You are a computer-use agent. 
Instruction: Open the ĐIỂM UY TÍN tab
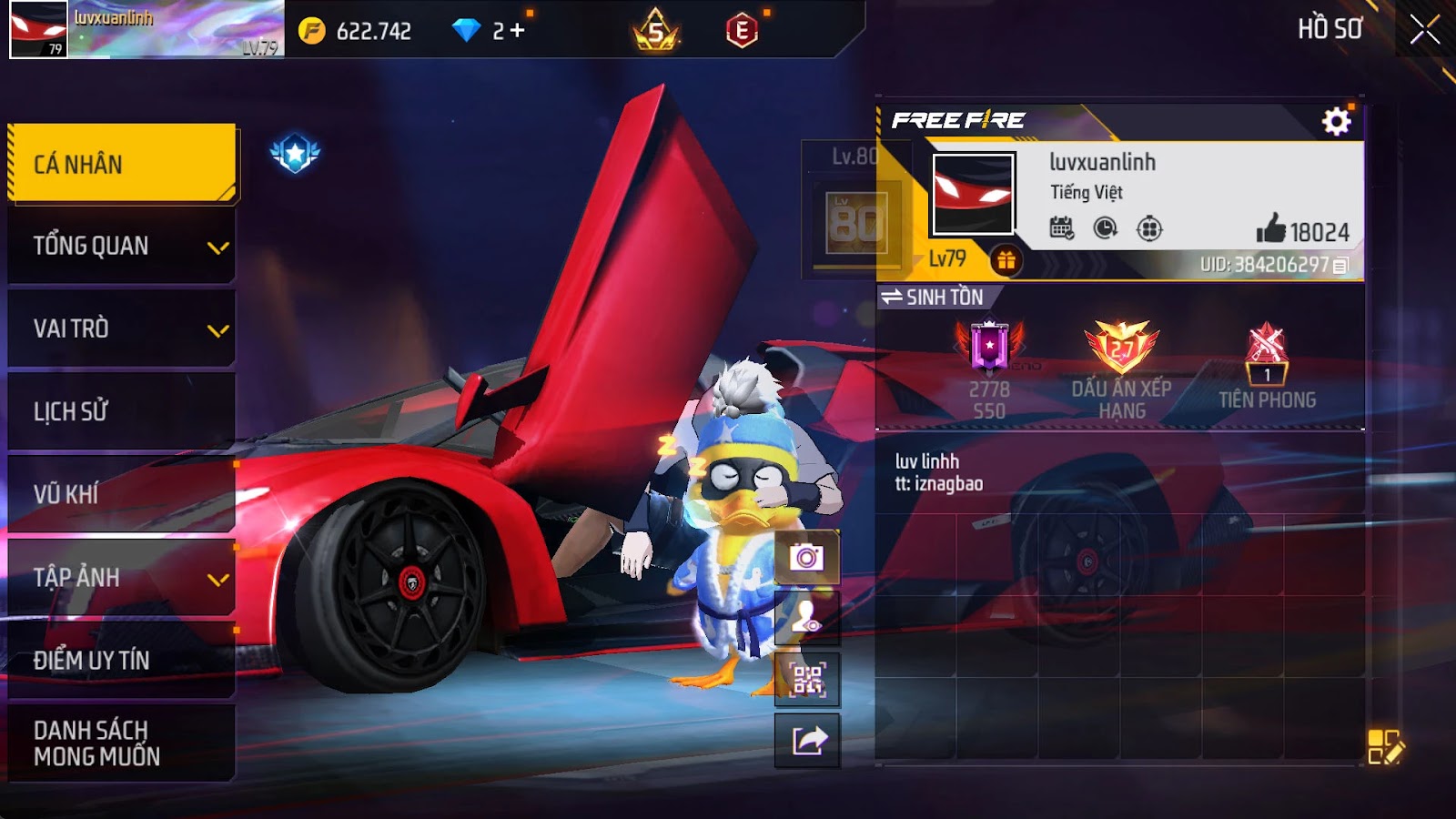point(122,660)
